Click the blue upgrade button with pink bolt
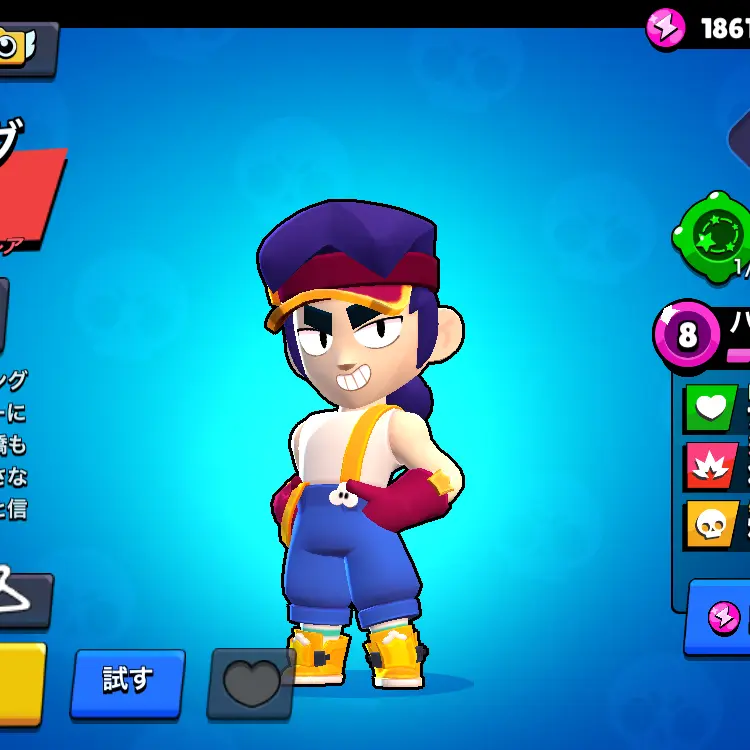Image resolution: width=750 pixels, height=750 pixels. pos(722,617)
